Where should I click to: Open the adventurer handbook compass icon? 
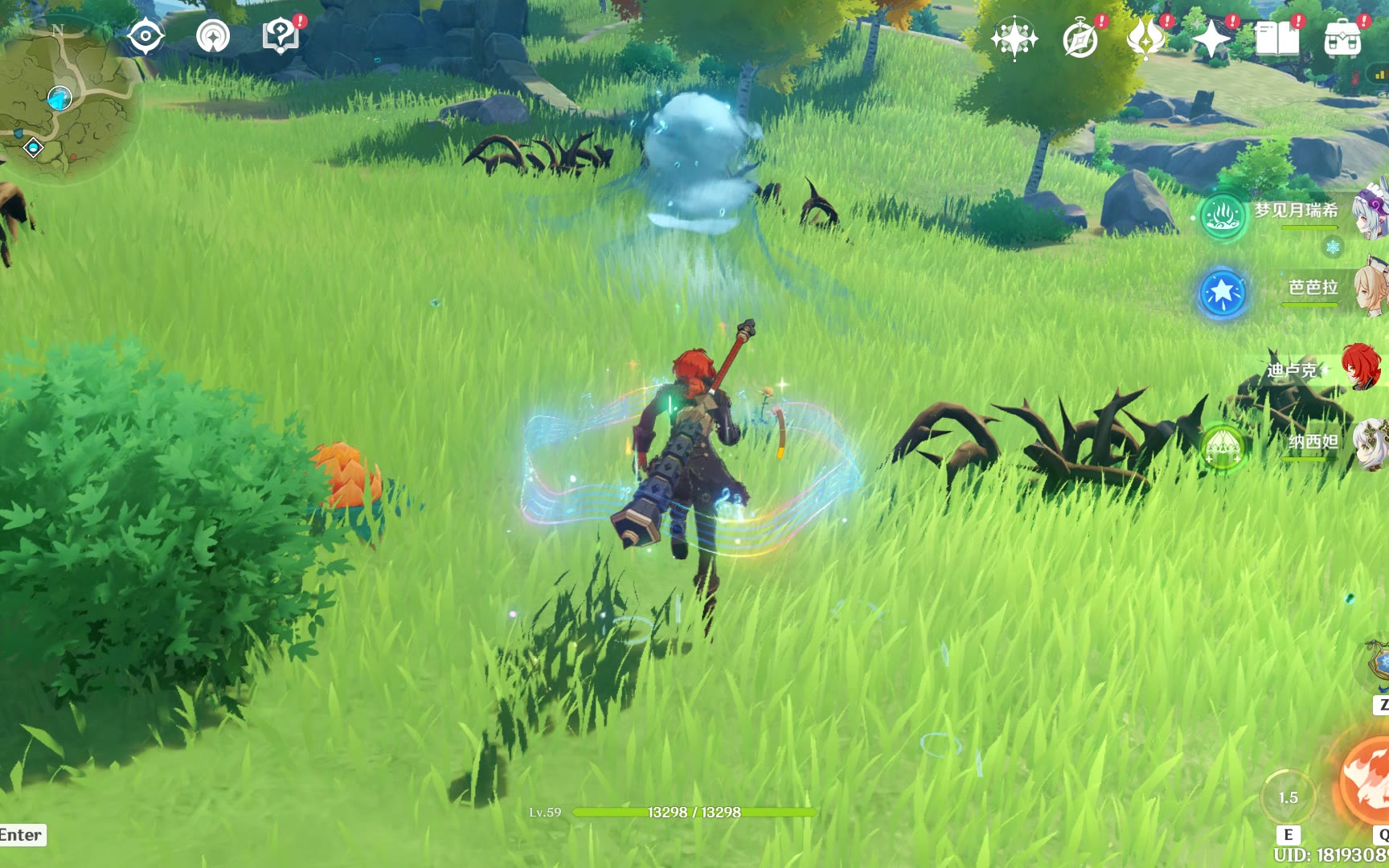1080,38
